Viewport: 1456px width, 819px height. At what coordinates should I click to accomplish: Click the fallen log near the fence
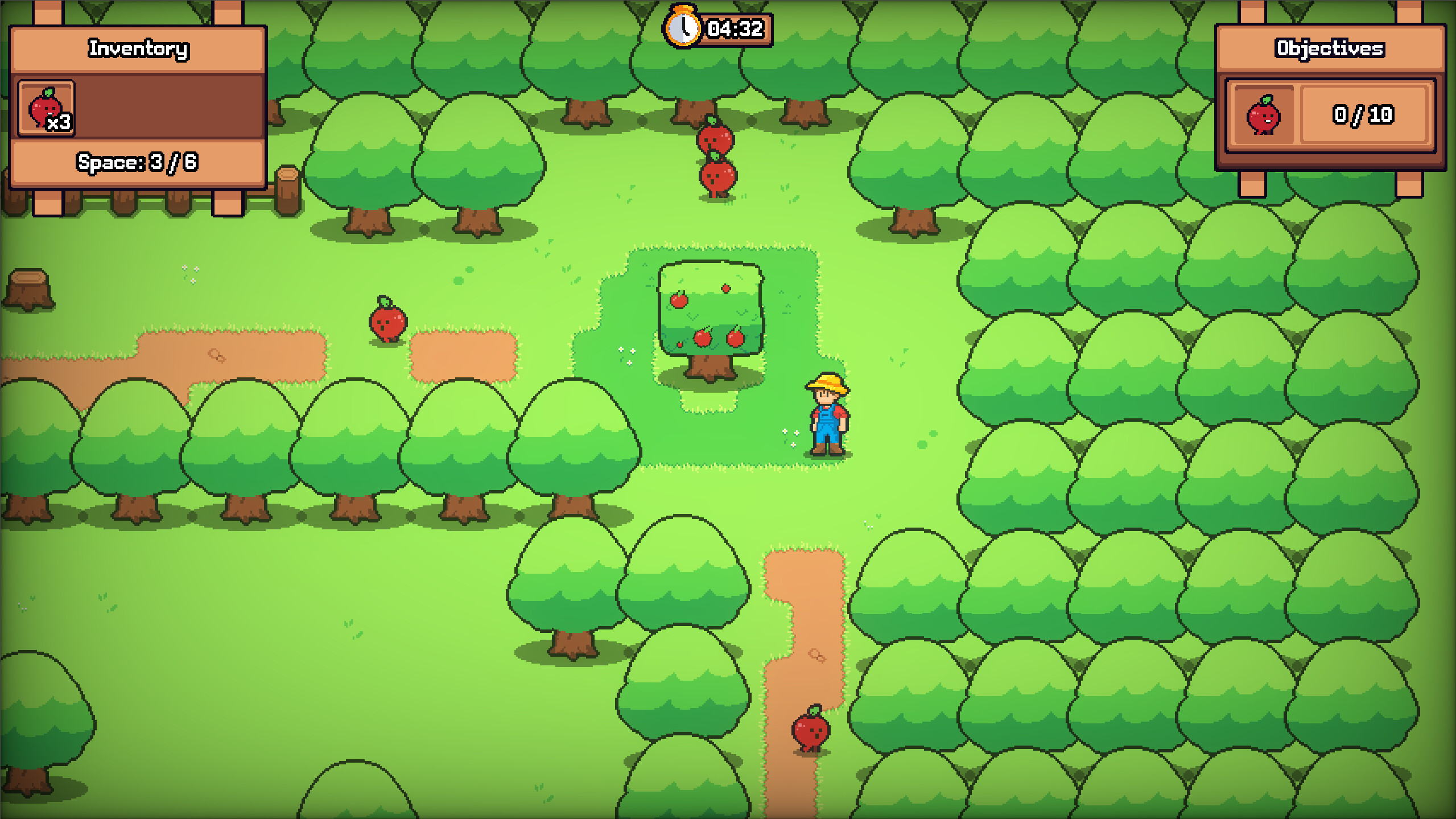coord(286,188)
